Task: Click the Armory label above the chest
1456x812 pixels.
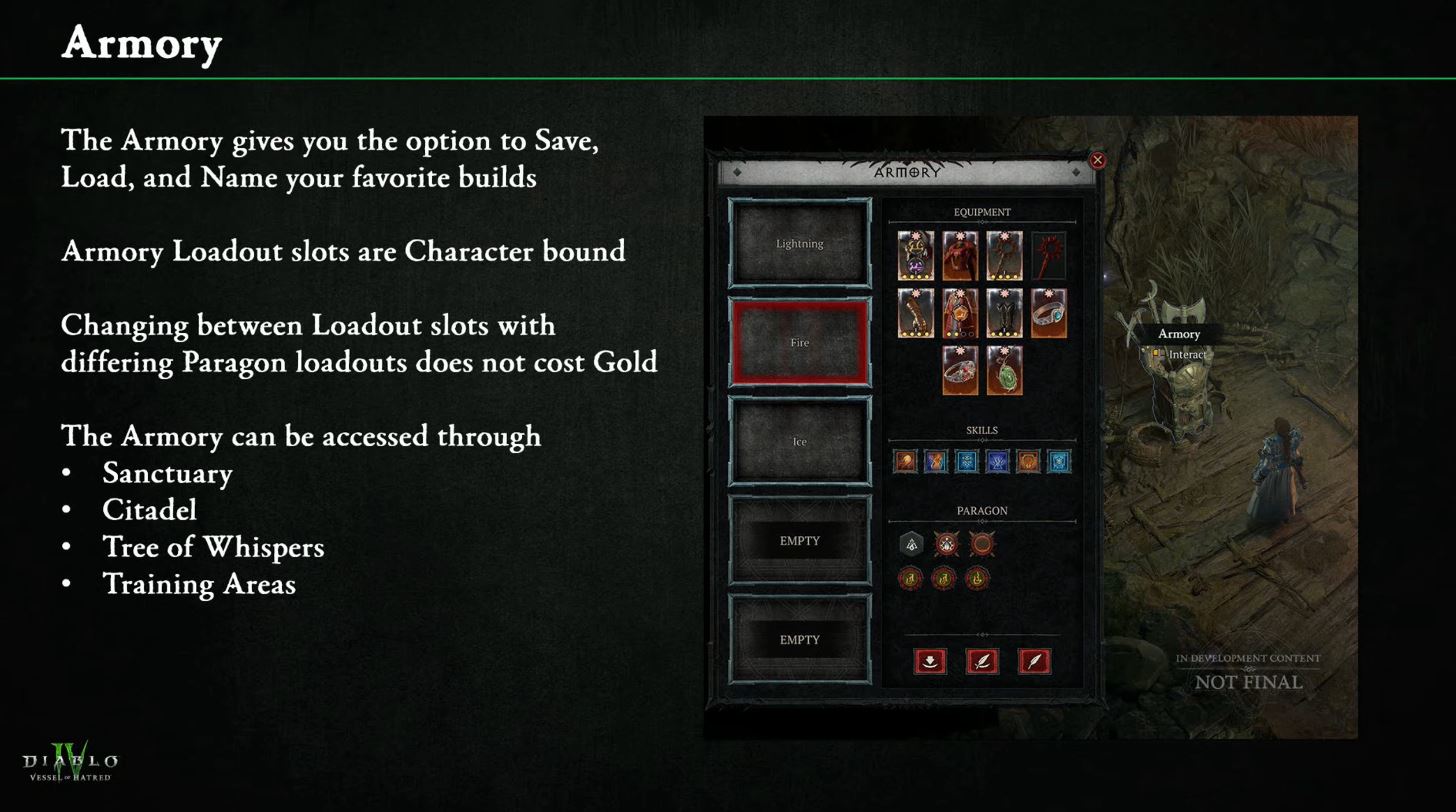Action: (x=1180, y=334)
